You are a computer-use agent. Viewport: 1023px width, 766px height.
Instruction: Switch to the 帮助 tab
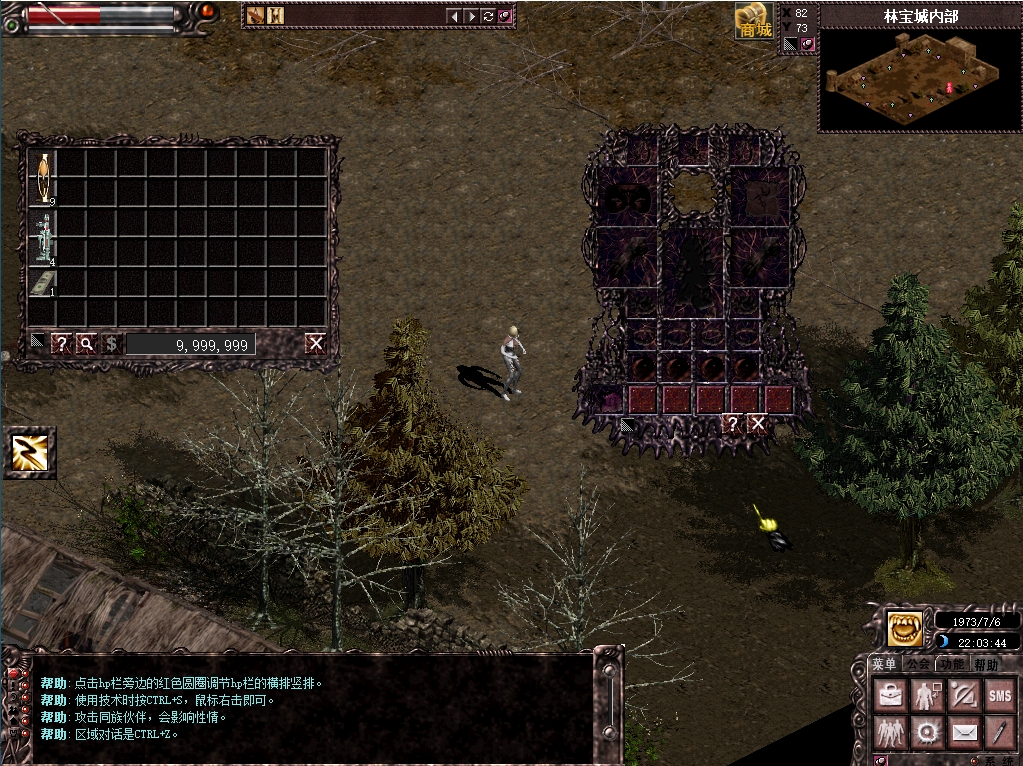pyautogui.click(x=985, y=664)
